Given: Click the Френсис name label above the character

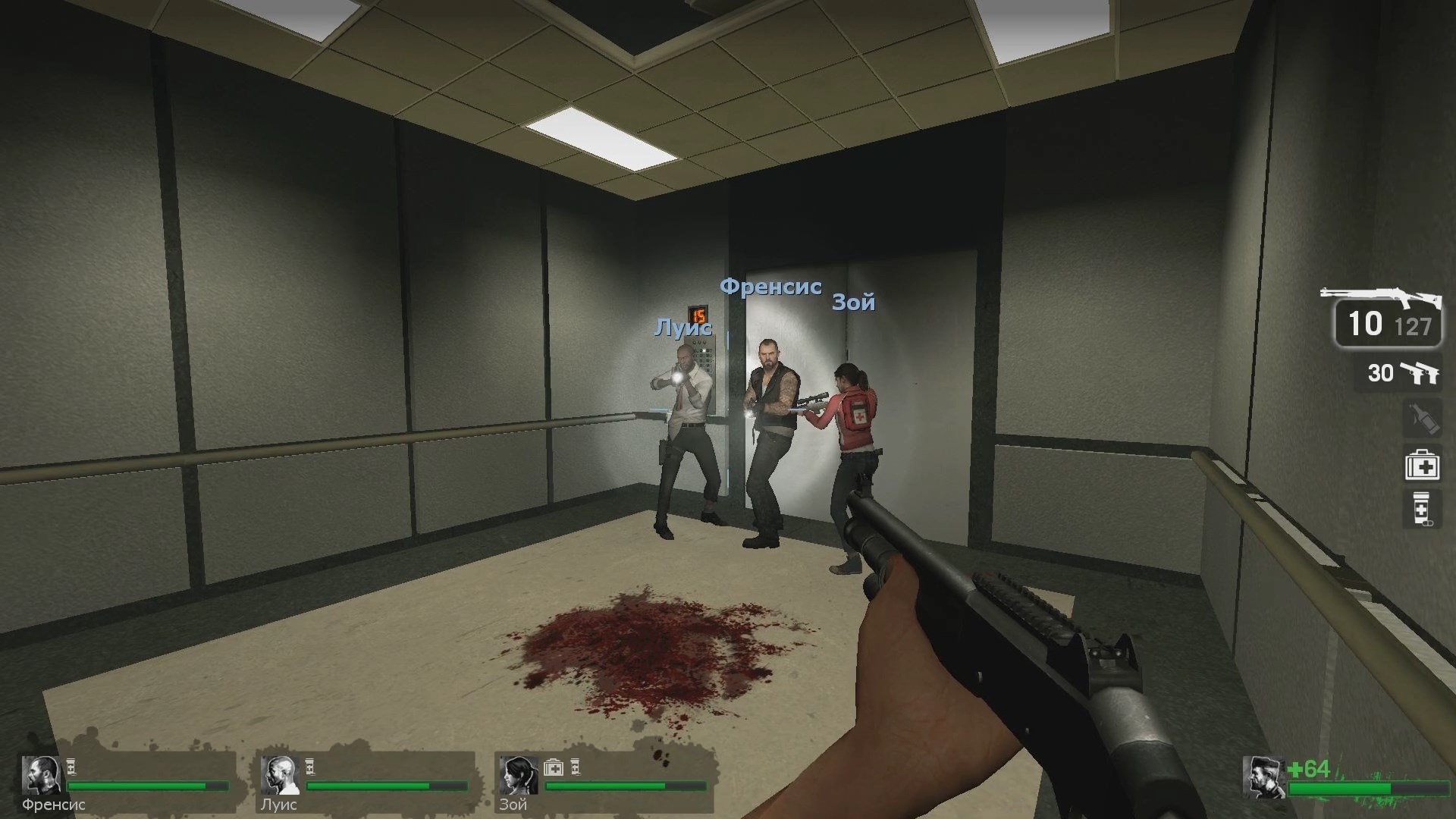Looking at the screenshot, I should pyautogui.click(x=770, y=288).
